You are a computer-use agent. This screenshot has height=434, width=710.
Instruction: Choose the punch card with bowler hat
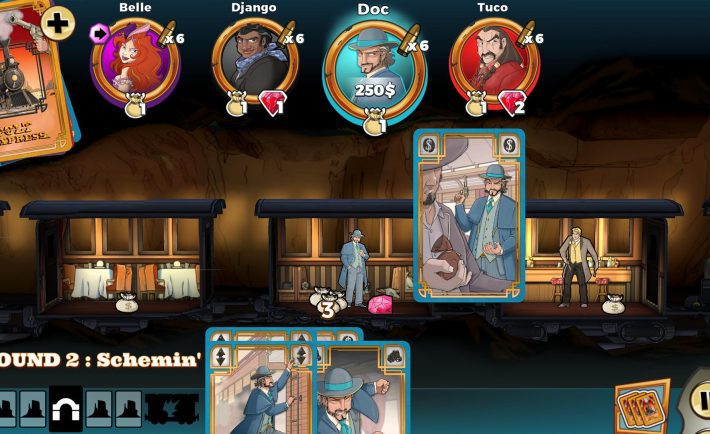[362, 392]
